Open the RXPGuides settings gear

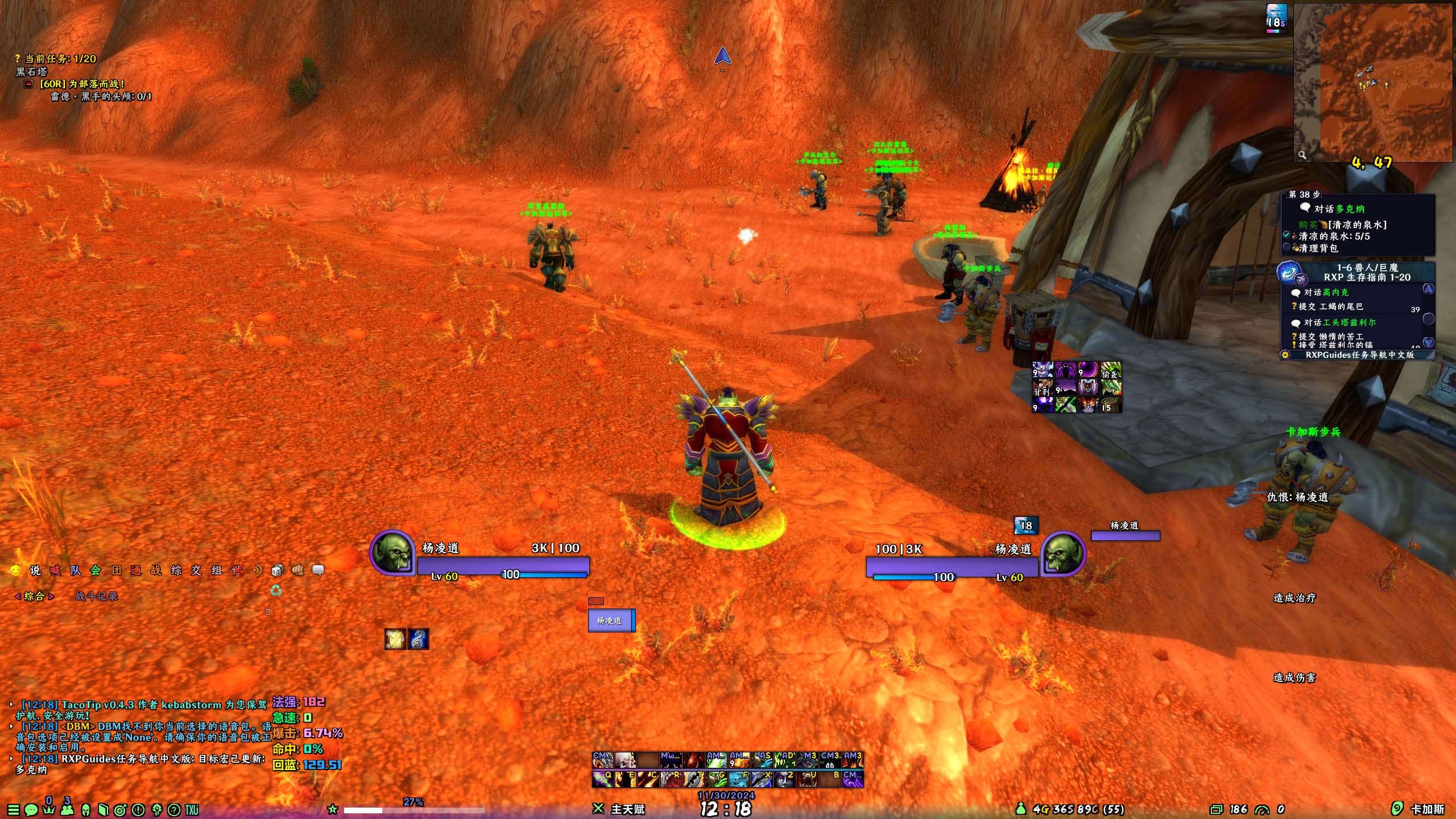[x=1285, y=355]
